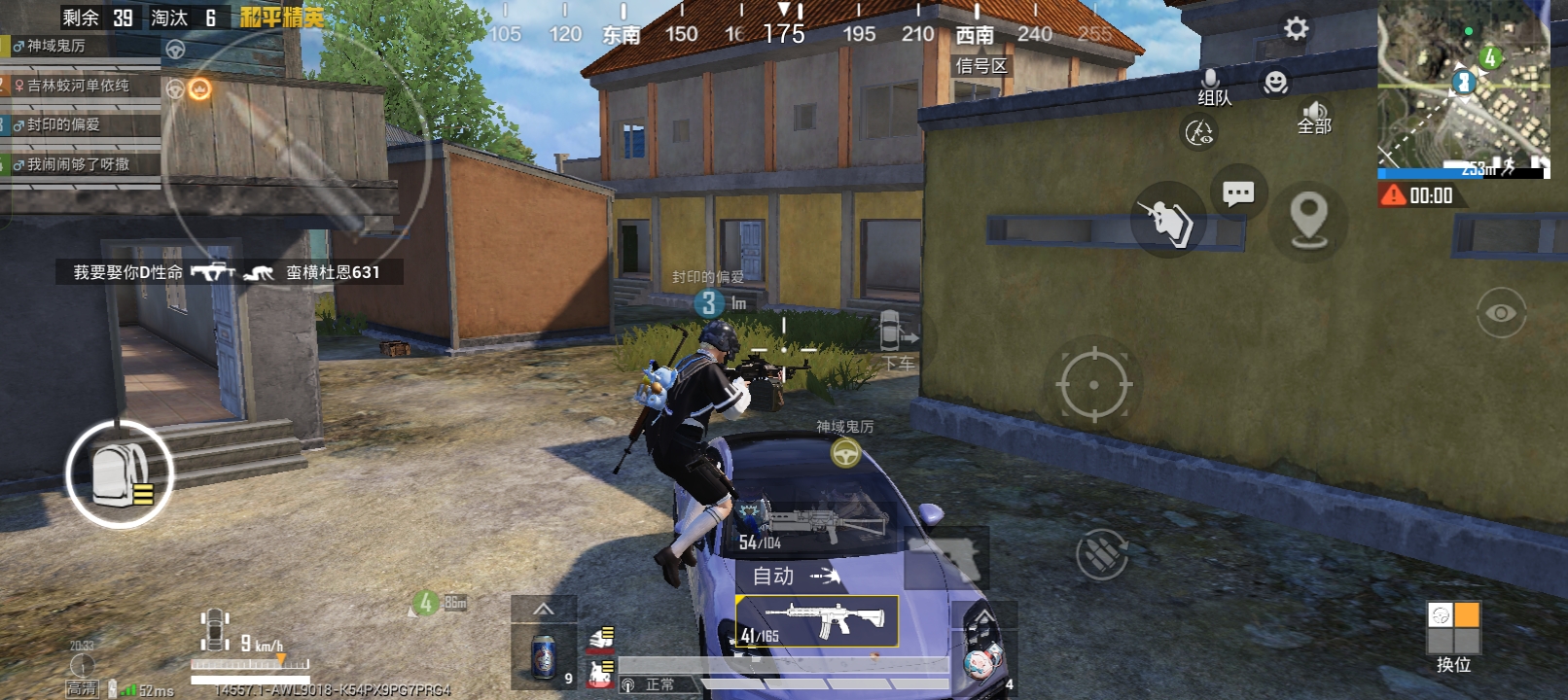The width and height of the screenshot is (1568, 700).
Task: Toggle the 组队 team voice microphone
Action: tap(1212, 86)
